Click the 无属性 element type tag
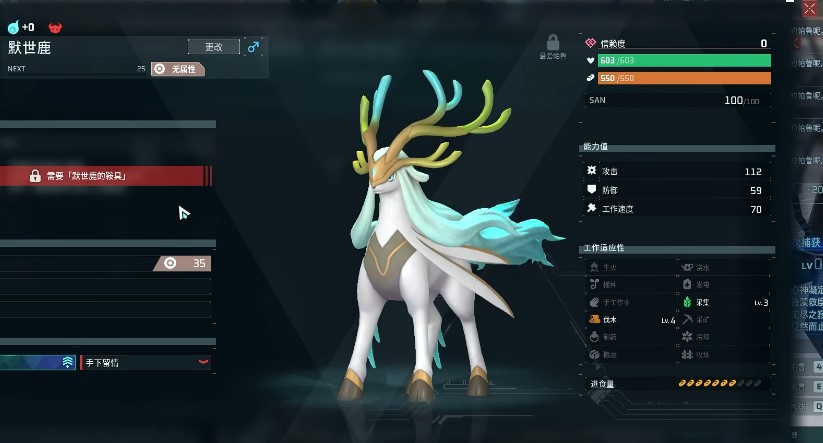 [x=178, y=69]
